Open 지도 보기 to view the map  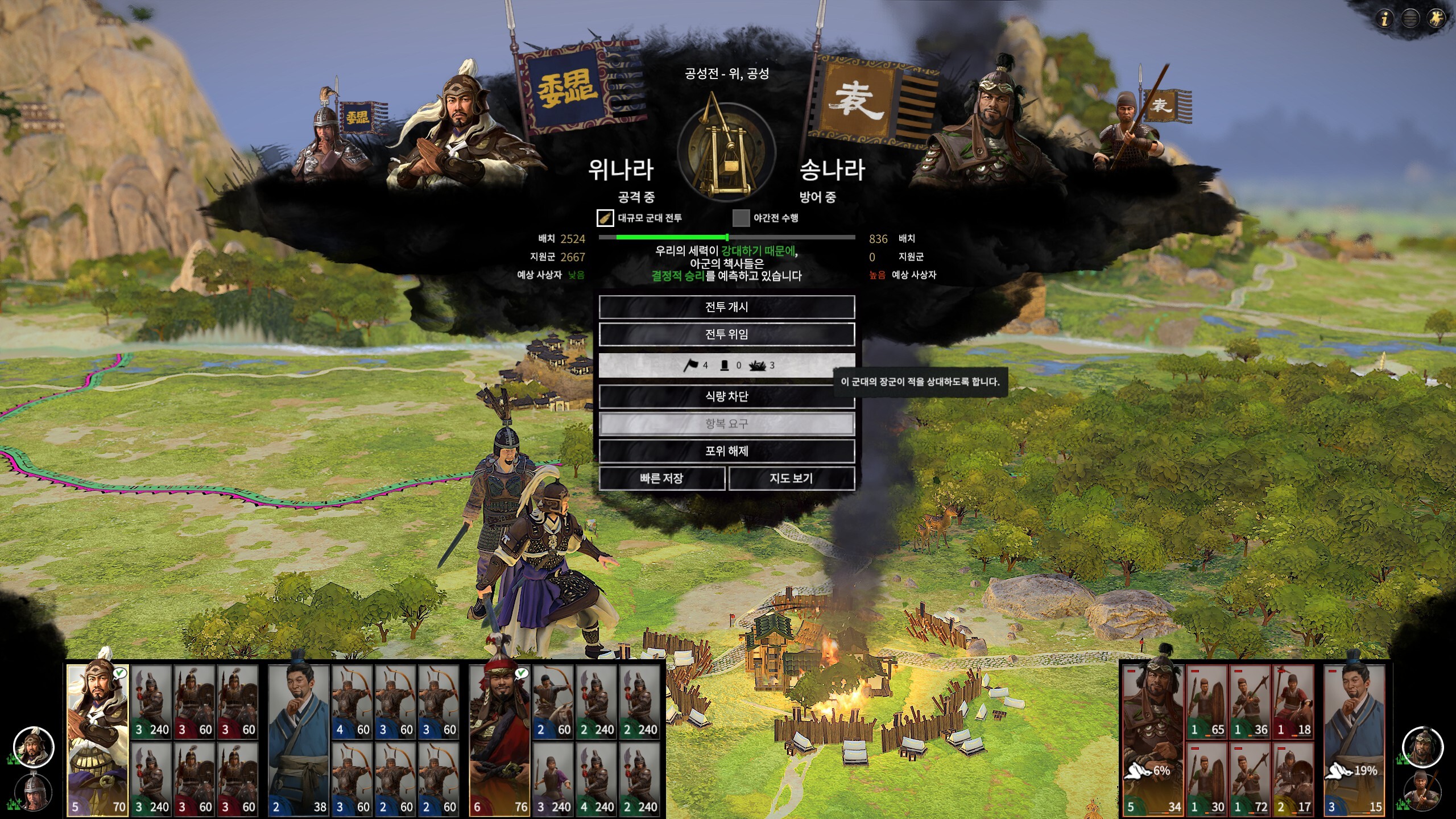point(791,478)
